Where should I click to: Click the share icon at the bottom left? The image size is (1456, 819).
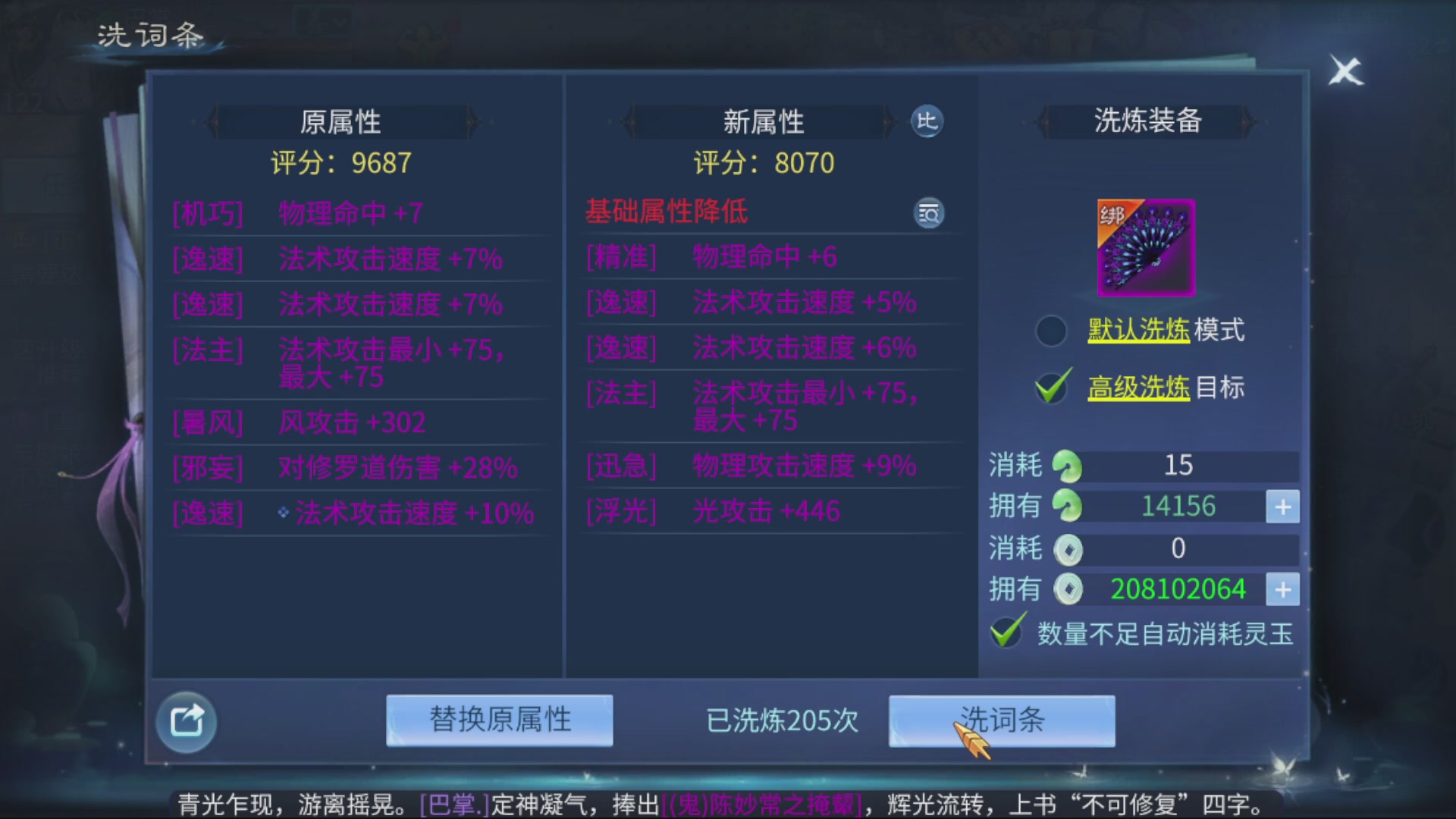point(186,720)
